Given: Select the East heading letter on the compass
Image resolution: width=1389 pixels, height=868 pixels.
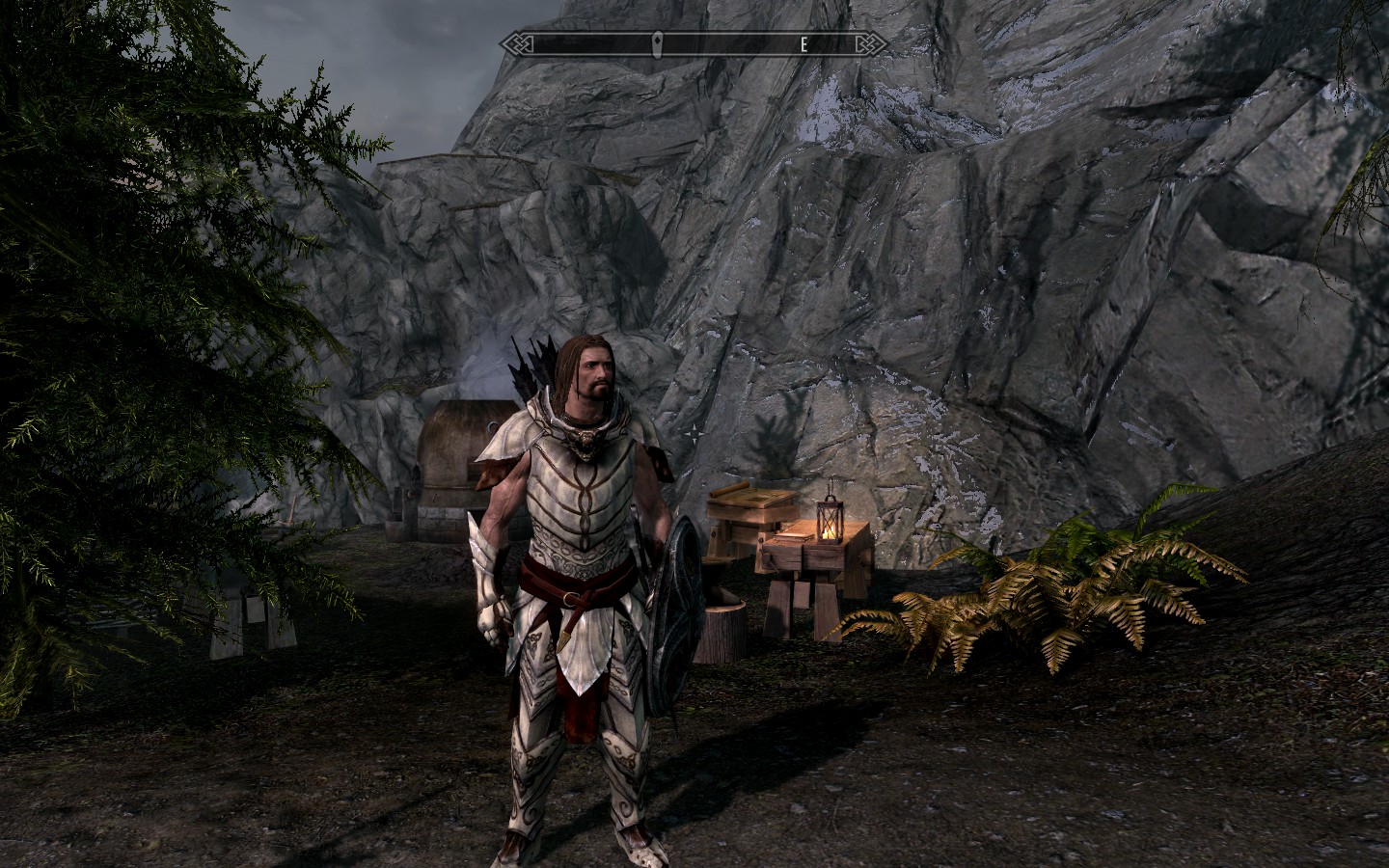Looking at the screenshot, I should 803,43.
